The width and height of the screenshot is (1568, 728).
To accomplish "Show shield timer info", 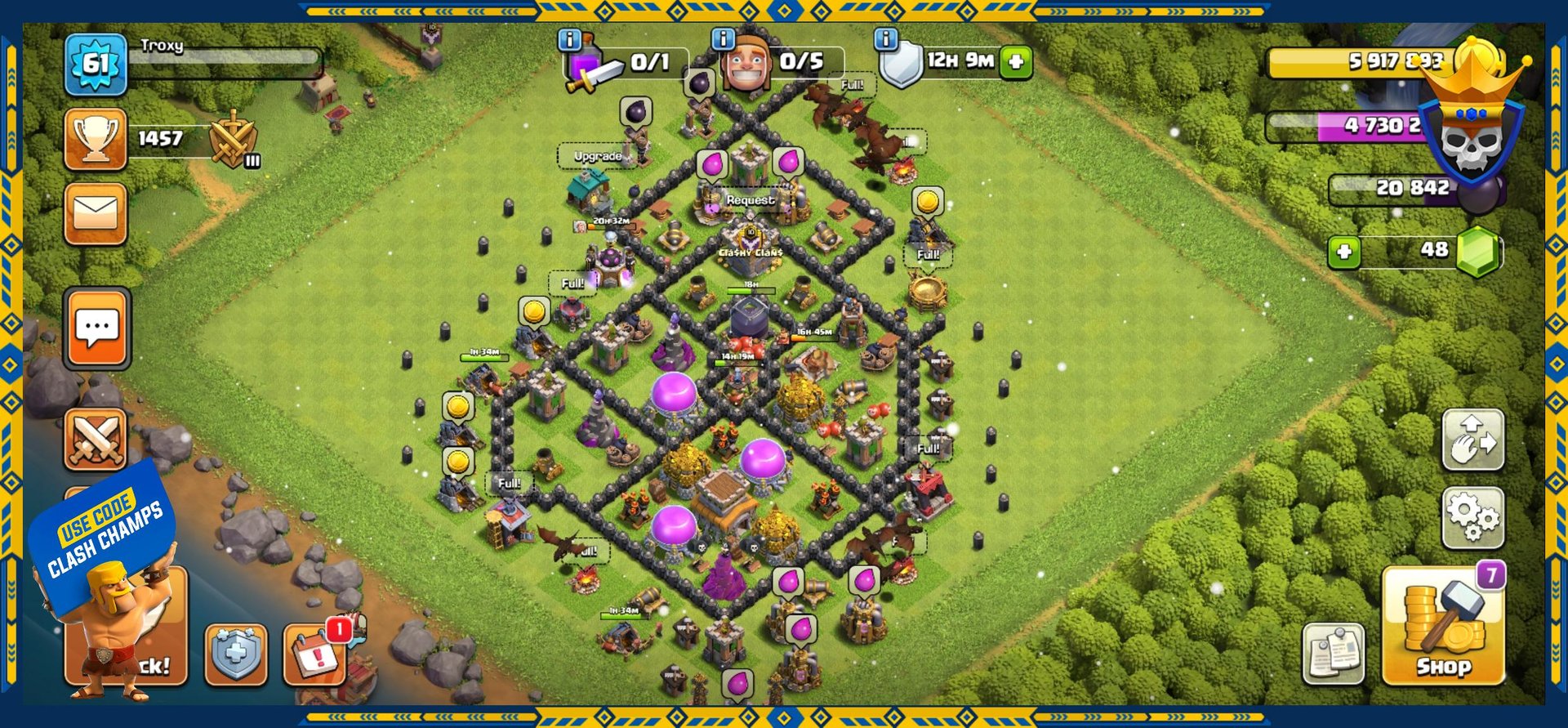I will 886,38.
